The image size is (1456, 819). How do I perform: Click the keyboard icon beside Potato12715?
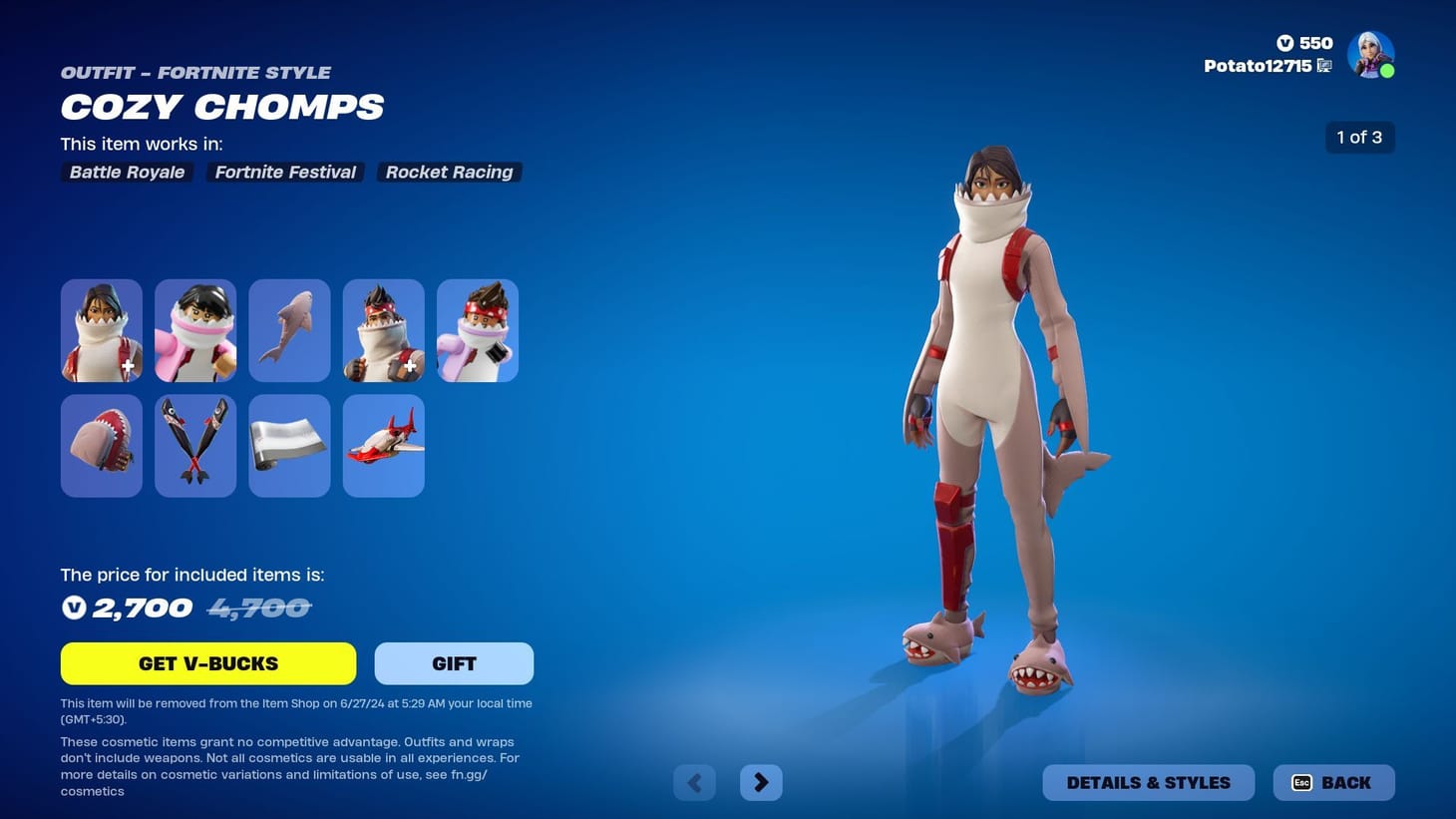pyautogui.click(x=1324, y=65)
